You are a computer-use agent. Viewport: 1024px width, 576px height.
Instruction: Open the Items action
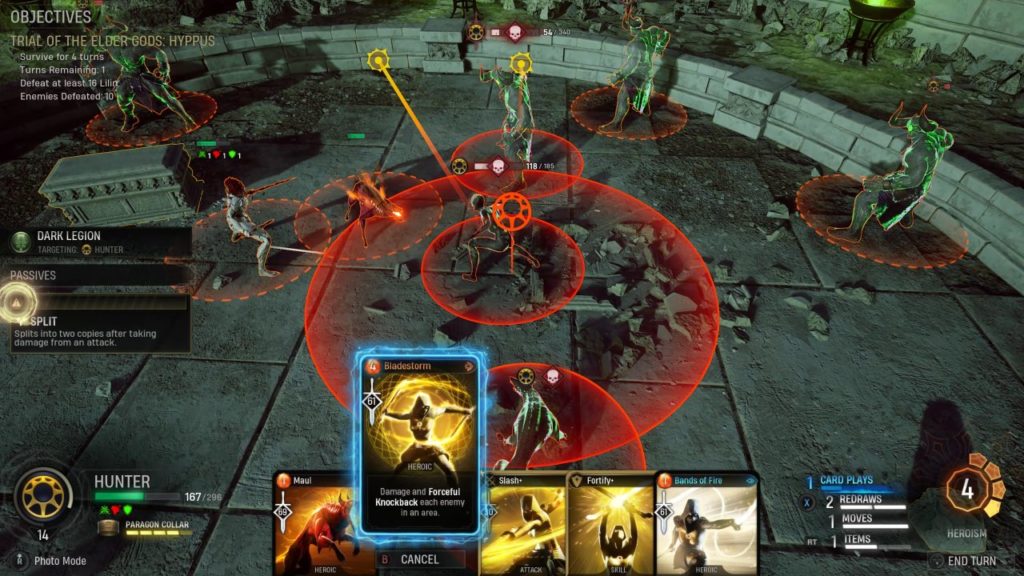pyautogui.click(x=858, y=540)
